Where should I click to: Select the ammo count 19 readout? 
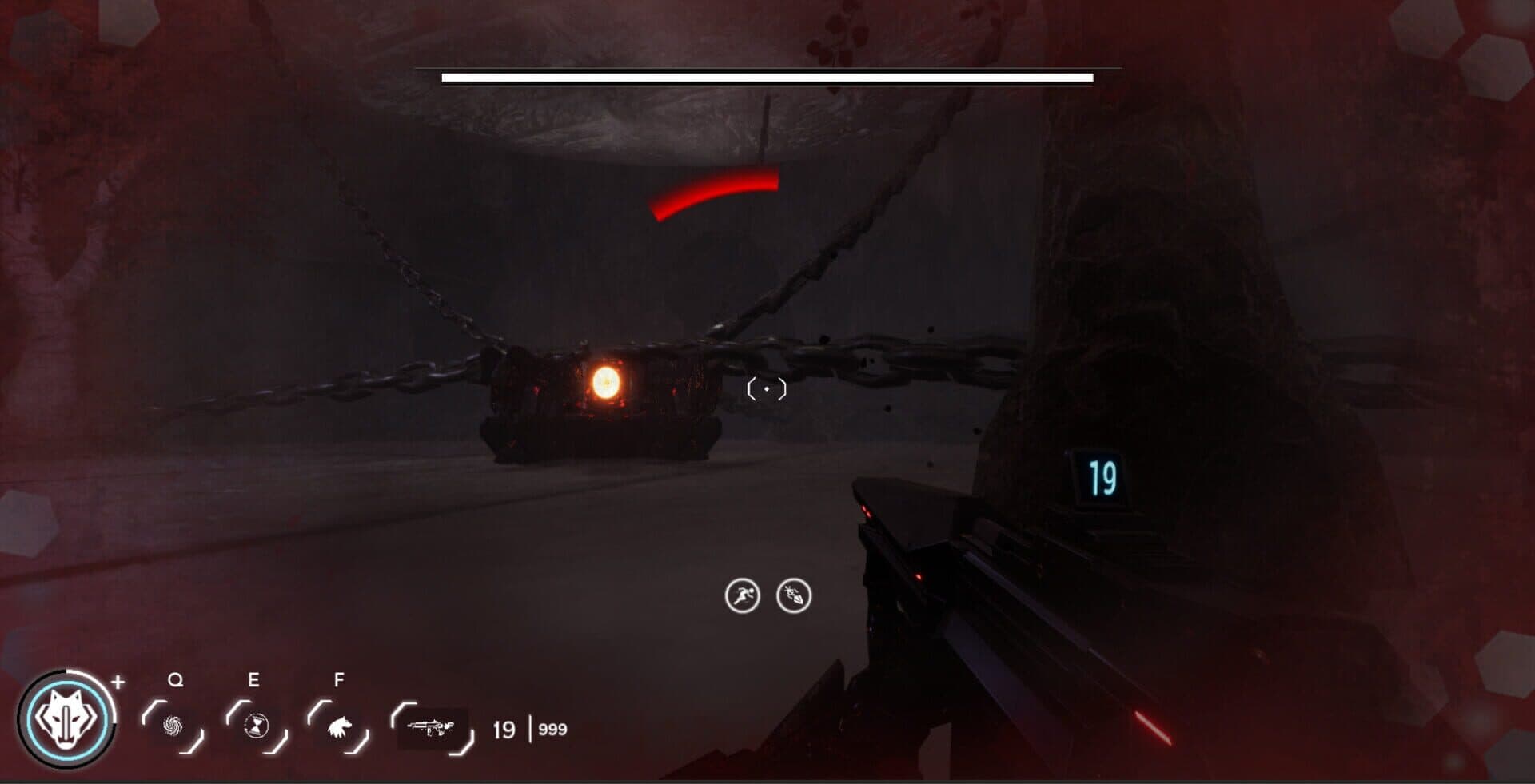(x=504, y=728)
